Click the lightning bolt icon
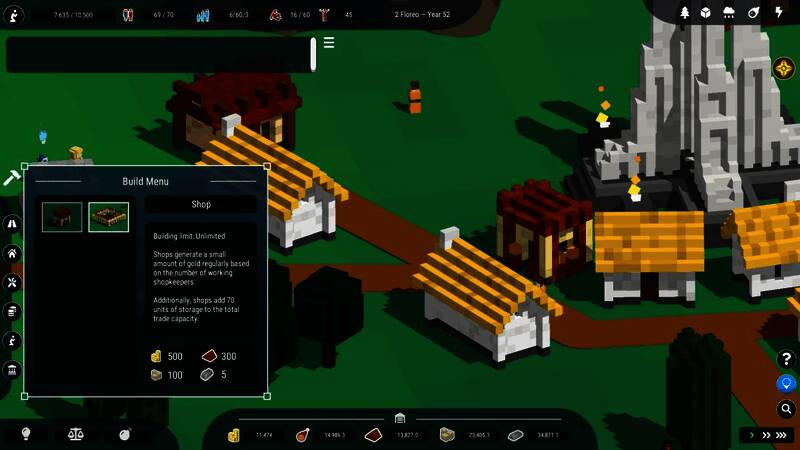Image resolution: width=800 pixels, height=450 pixels. coord(778,13)
